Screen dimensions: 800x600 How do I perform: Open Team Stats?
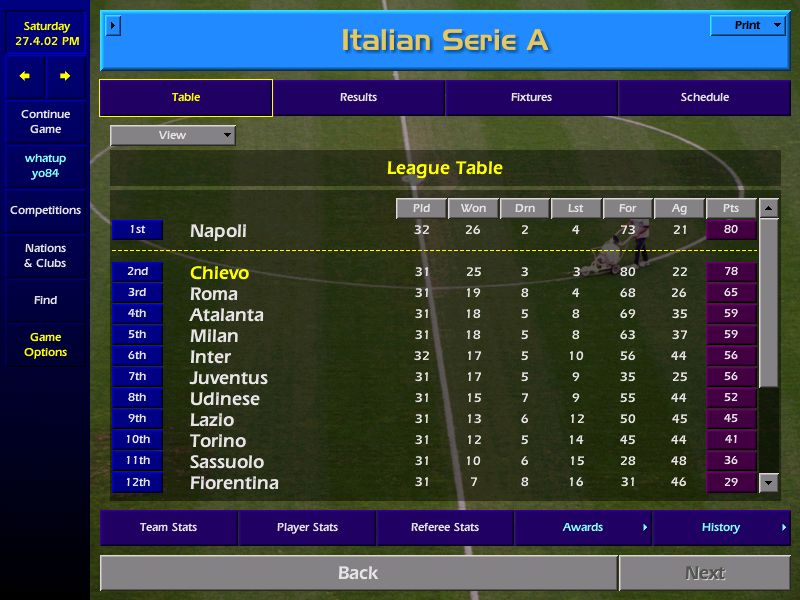(168, 528)
